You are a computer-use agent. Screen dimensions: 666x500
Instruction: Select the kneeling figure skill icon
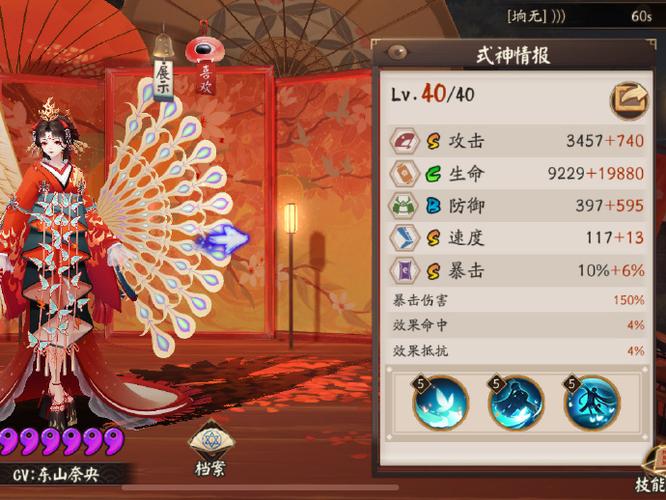[516, 403]
